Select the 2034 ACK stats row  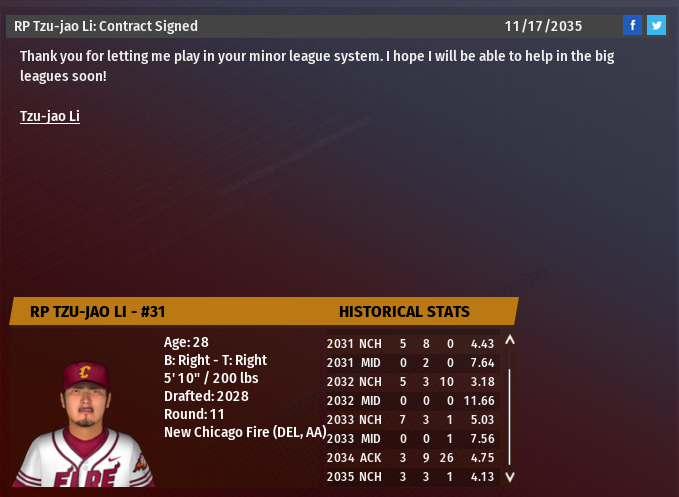point(412,457)
